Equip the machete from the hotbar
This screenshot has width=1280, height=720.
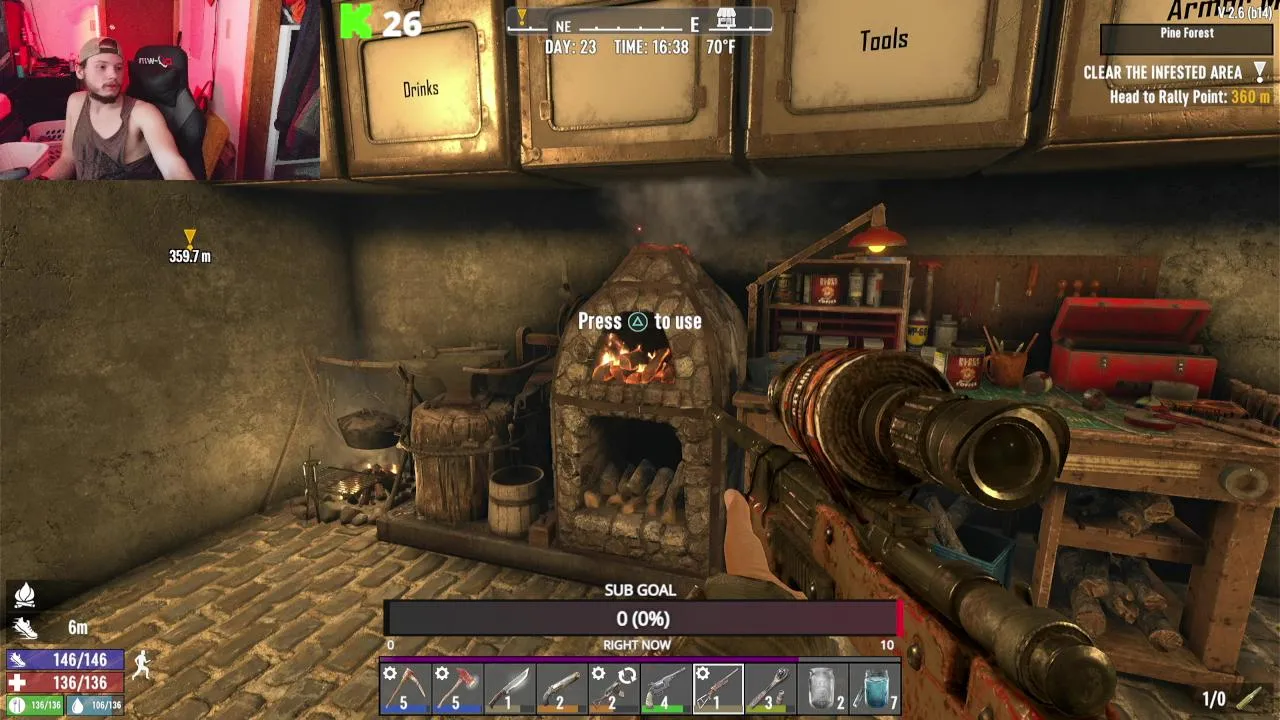[x=509, y=689]
